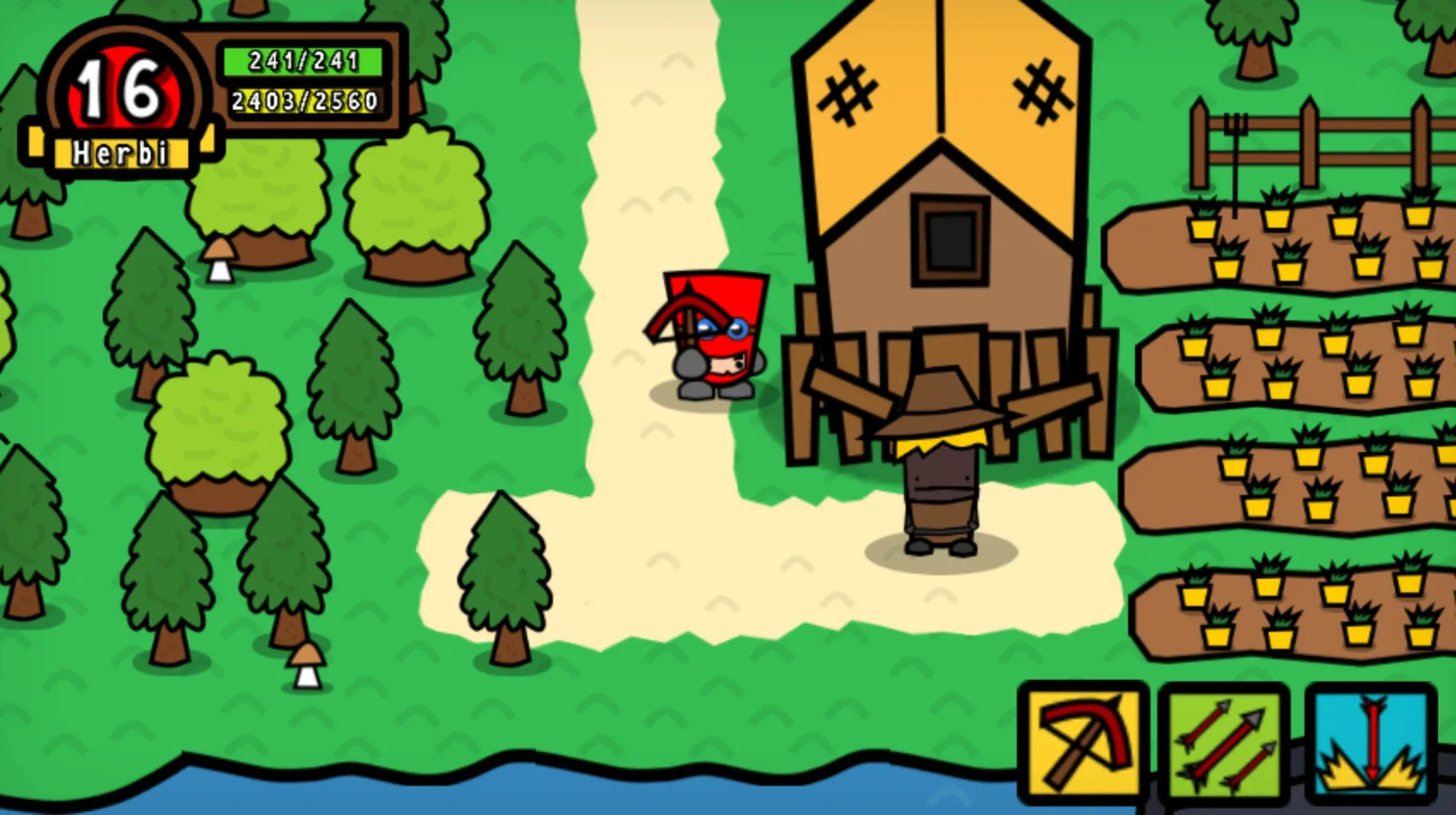Click the Herbi nameplate
1456x815 pixels.
(x=121, y=152)
